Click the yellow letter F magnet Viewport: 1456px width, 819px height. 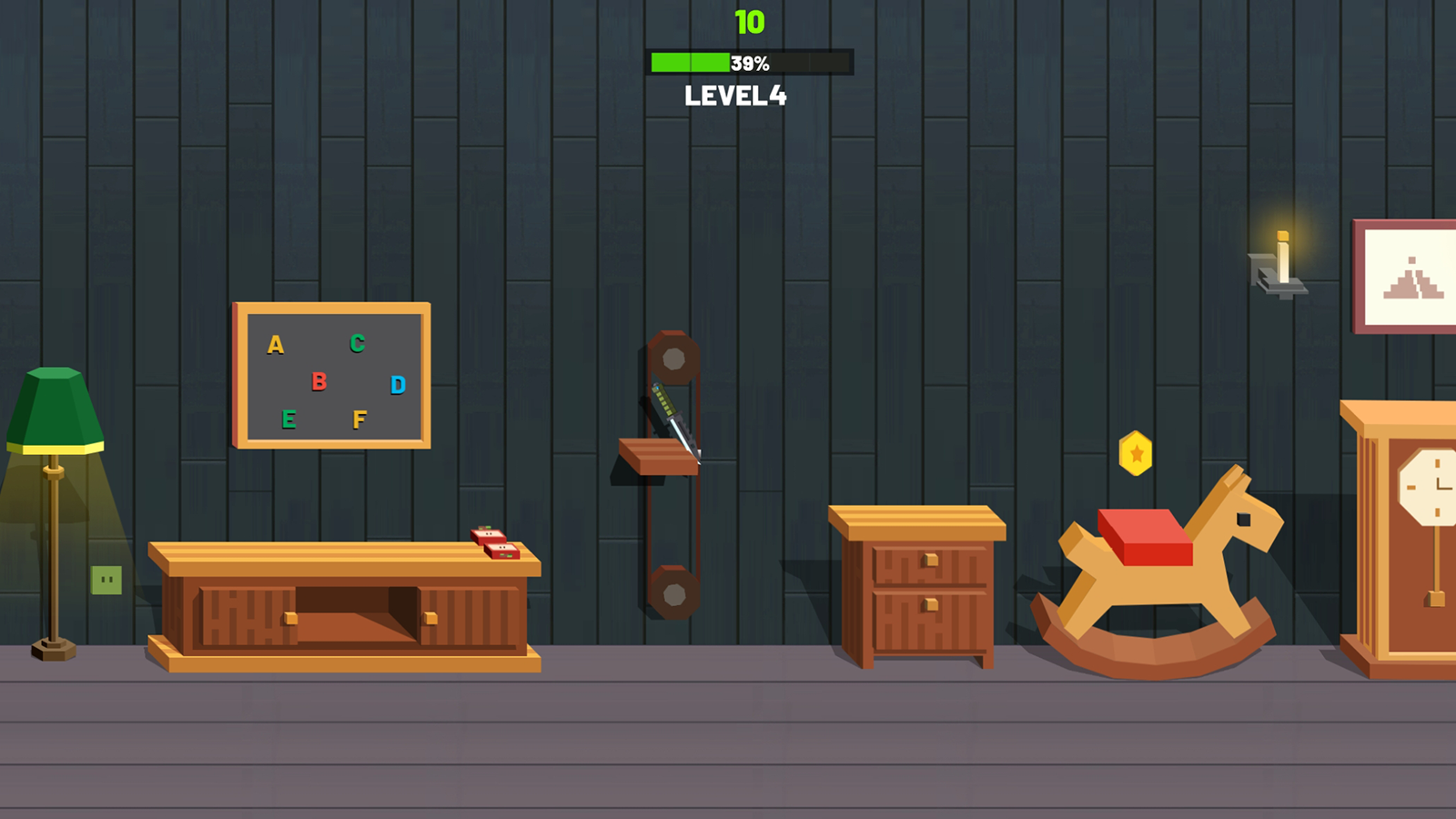tap(359, 420)
